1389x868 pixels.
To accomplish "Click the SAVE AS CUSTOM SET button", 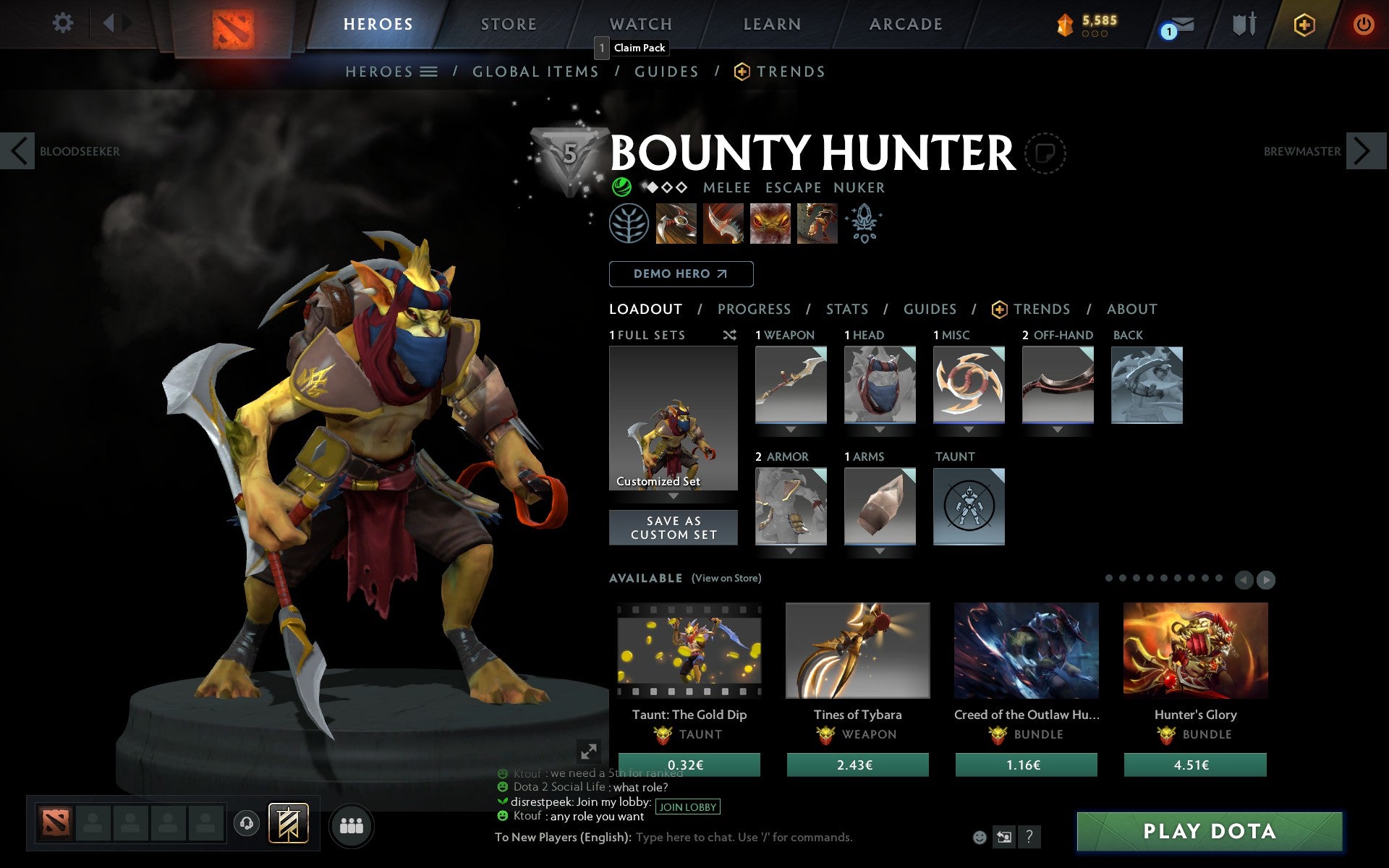I will [x=674, y=527].
